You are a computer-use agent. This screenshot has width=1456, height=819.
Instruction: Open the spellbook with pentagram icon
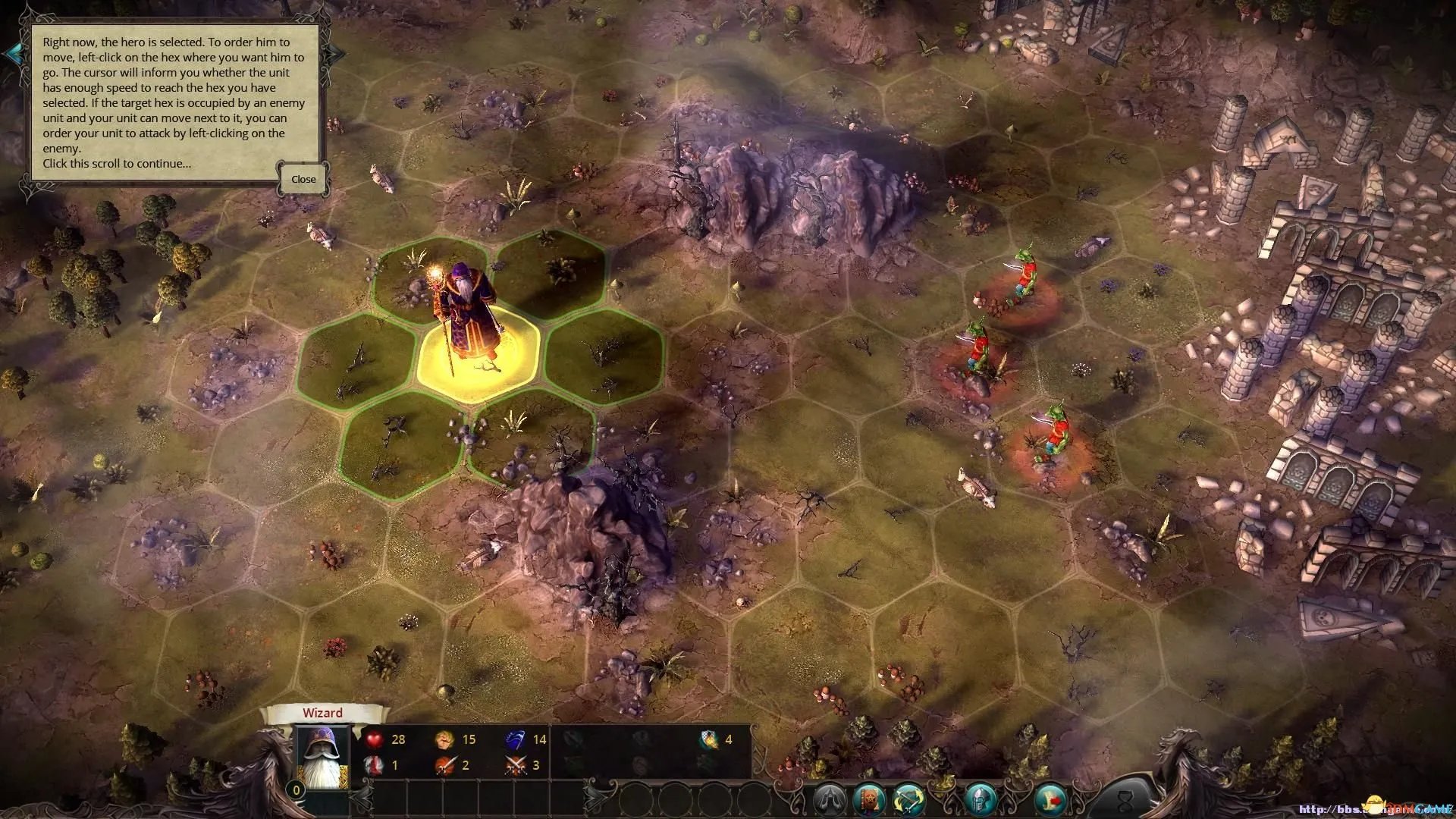[x=870, y=799]
